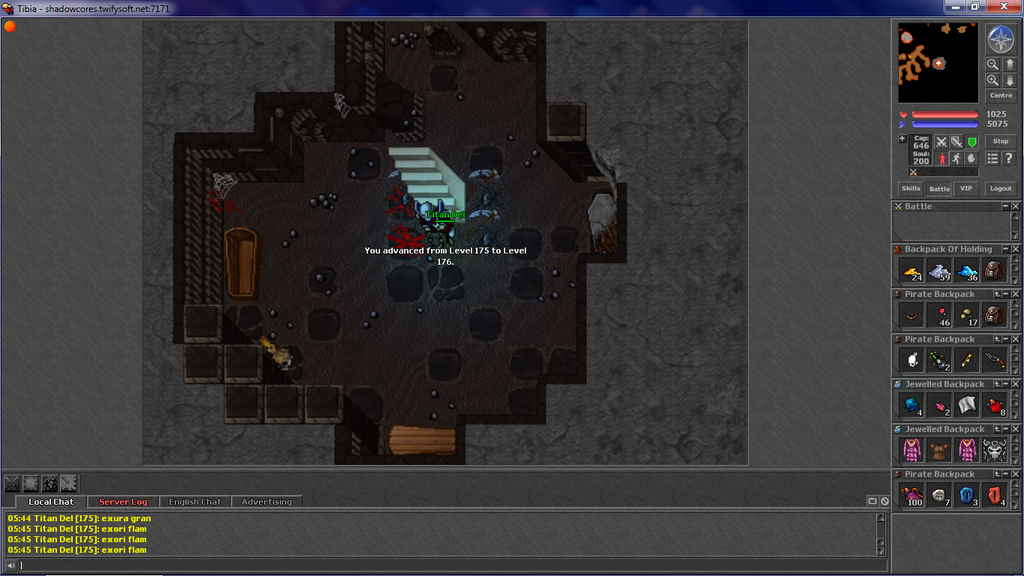This screenshot has width=1024, height=576.
Task: Switch to the English Chat tab
Action: pos(195,501)
